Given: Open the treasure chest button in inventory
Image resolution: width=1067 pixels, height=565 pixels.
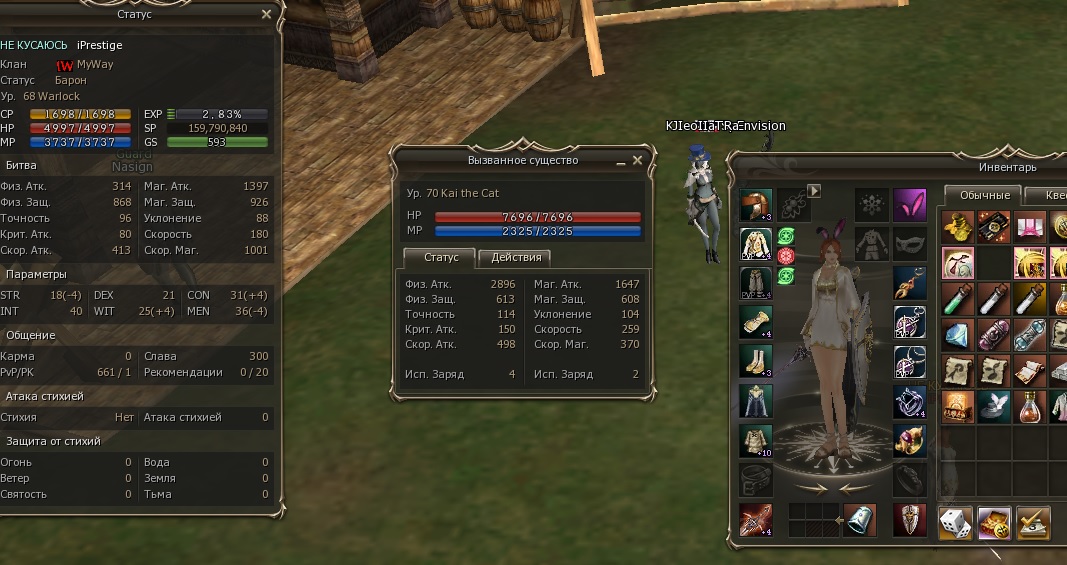Looking at the screenshot, I should [x=993, y=522].
